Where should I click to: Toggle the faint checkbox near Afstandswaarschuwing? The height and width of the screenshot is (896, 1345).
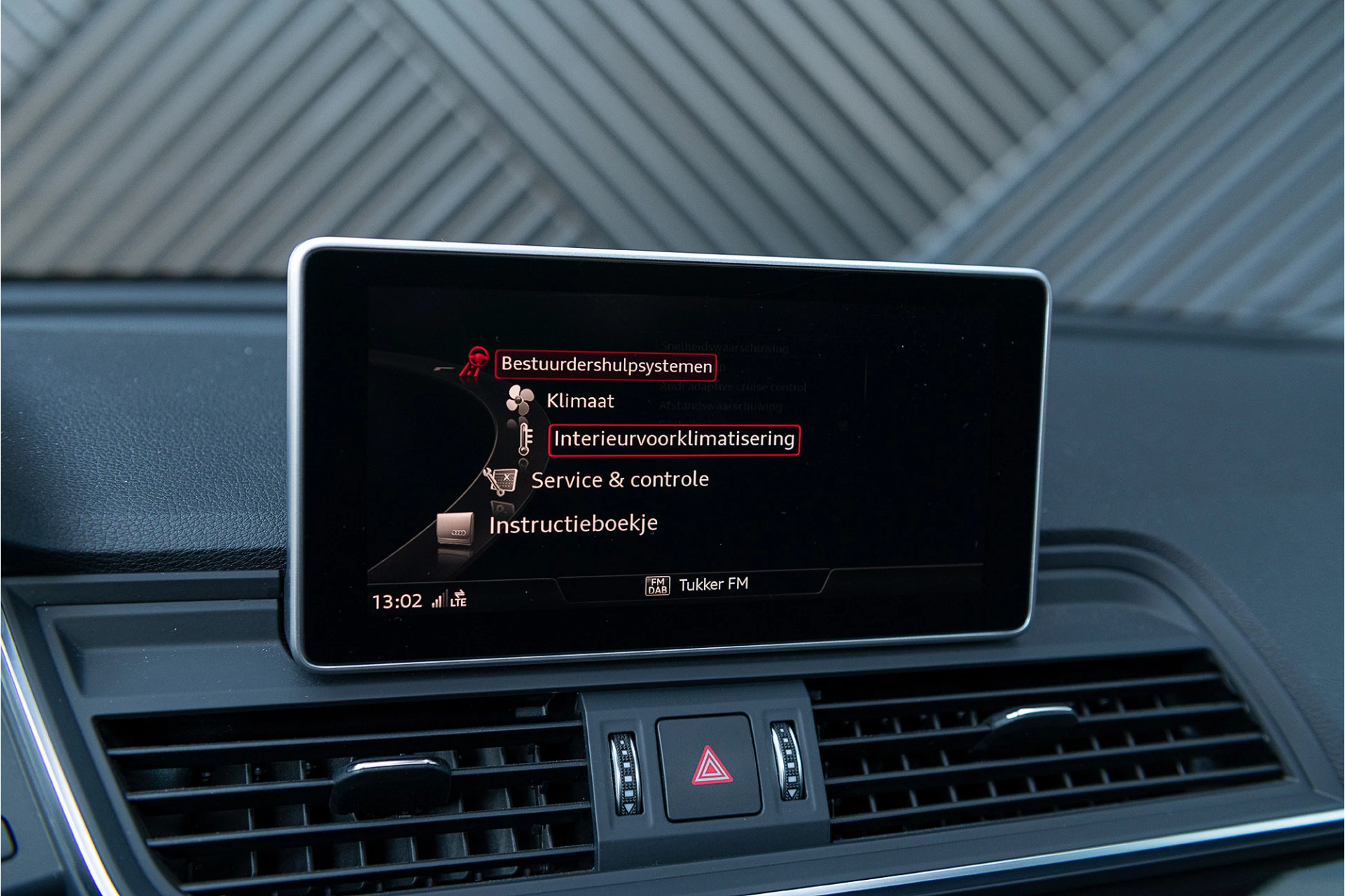point(843,426)
